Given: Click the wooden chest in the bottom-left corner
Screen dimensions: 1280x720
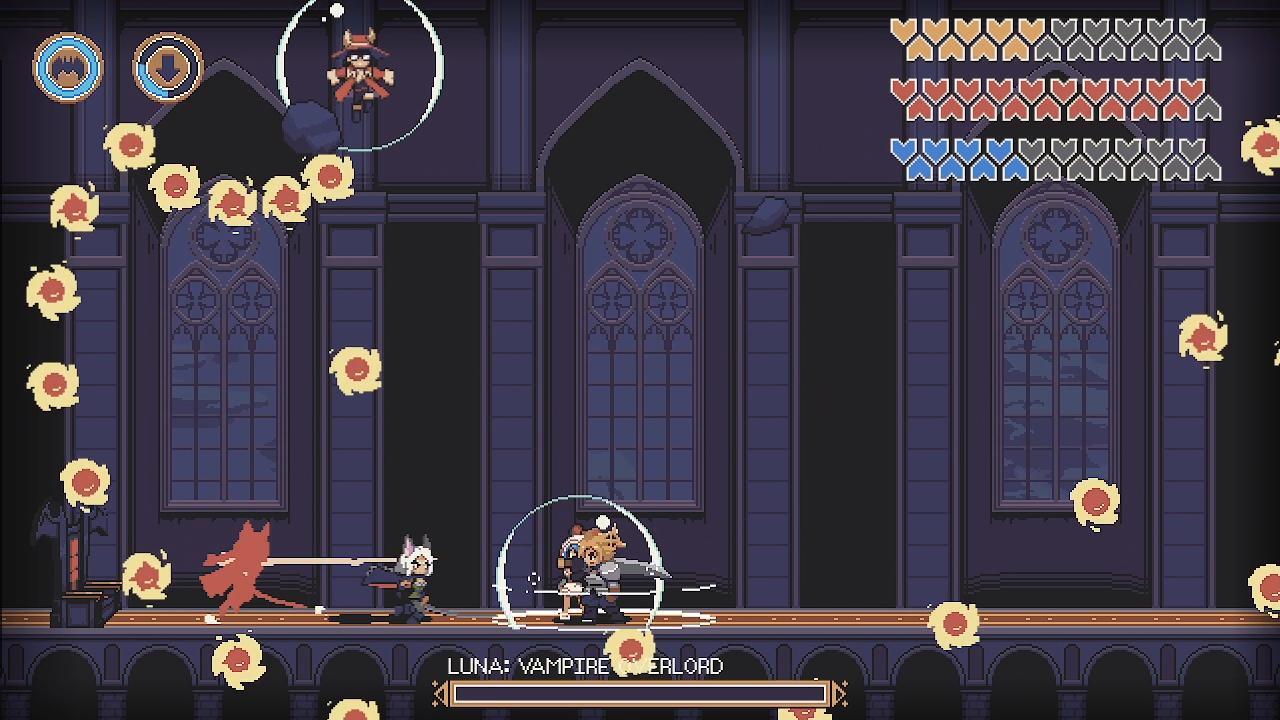Looking at the screenshot, I should coord(80,610).
